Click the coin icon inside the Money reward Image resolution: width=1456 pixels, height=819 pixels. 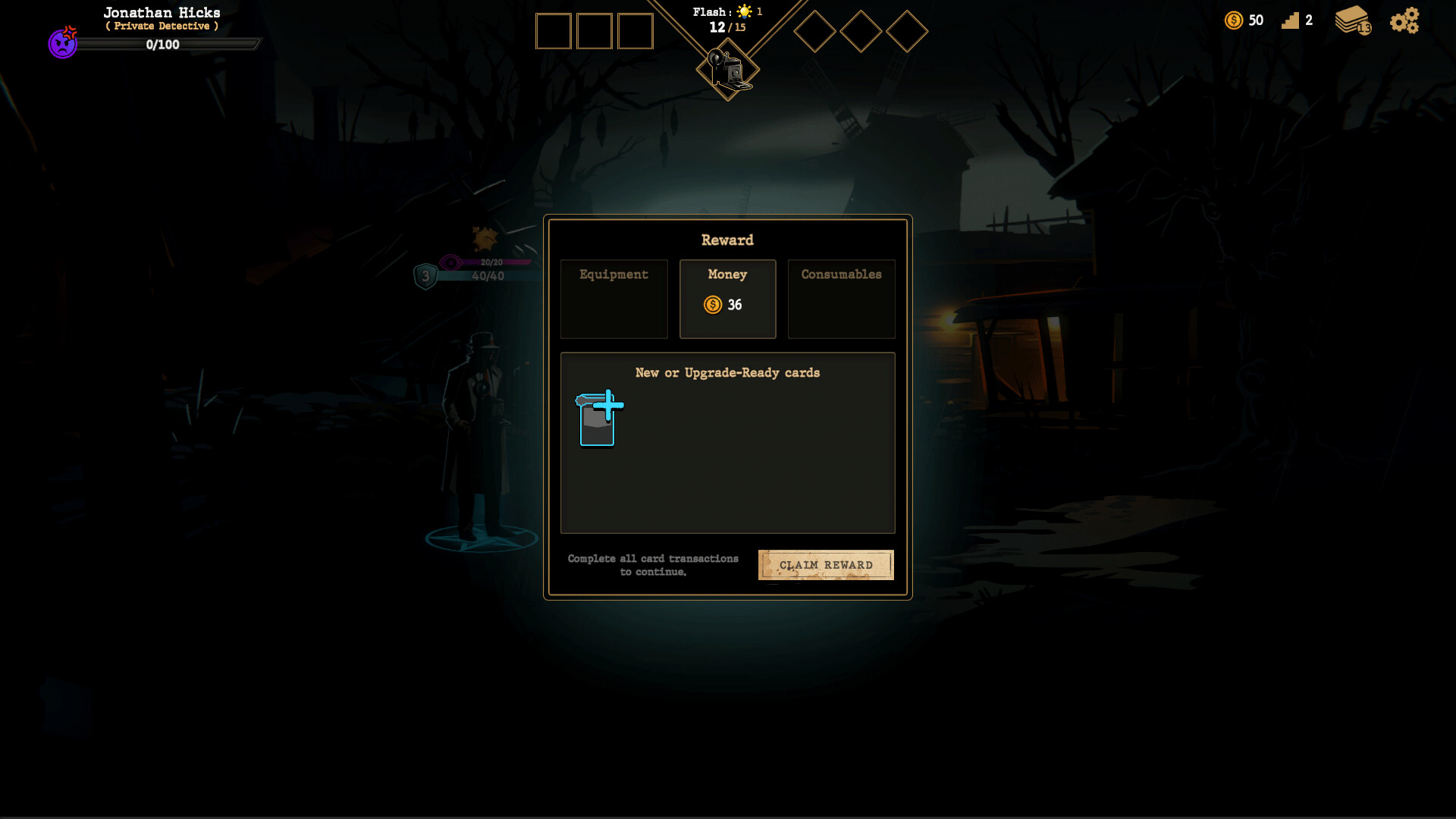click(713, 305)
